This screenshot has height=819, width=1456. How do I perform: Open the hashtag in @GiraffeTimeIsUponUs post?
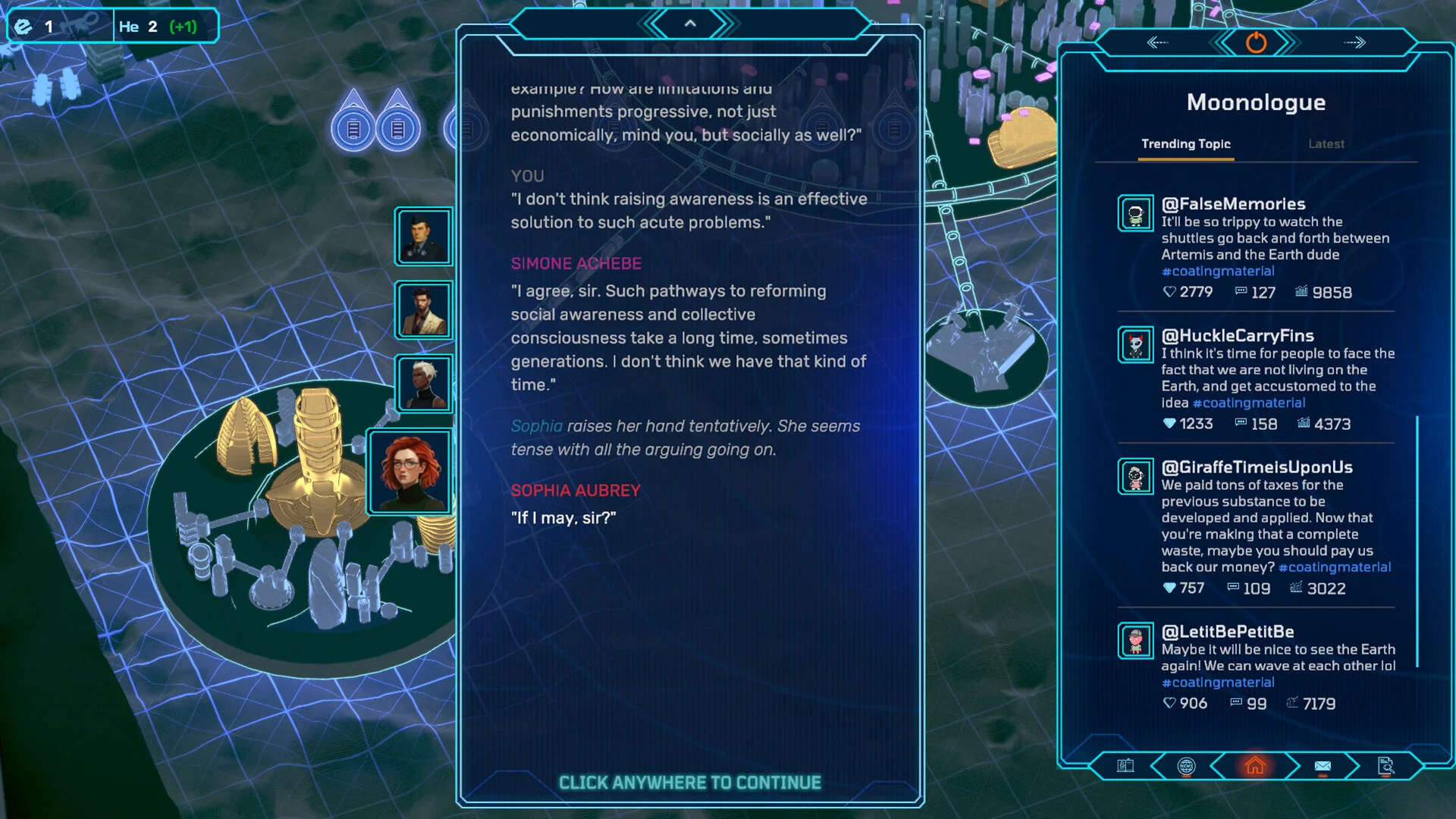point(1334,567)
